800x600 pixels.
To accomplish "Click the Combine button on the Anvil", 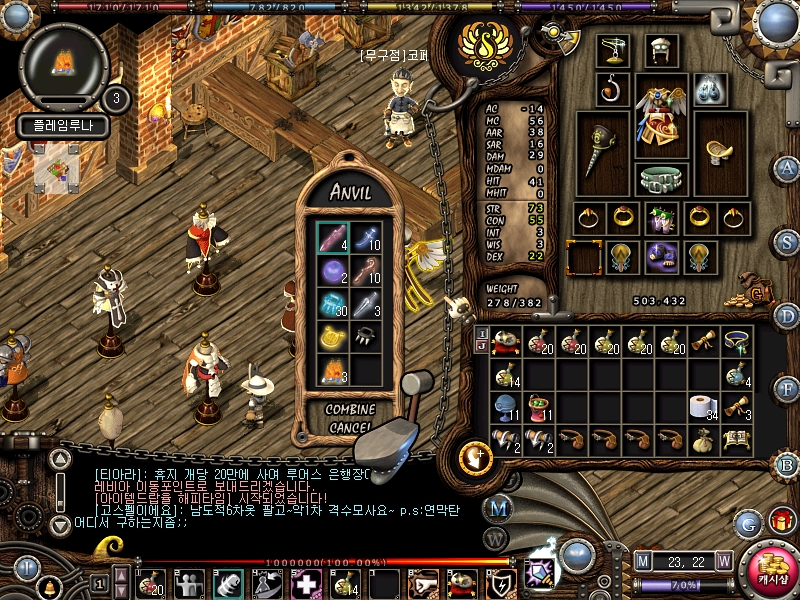I will [x=350, y=410].
